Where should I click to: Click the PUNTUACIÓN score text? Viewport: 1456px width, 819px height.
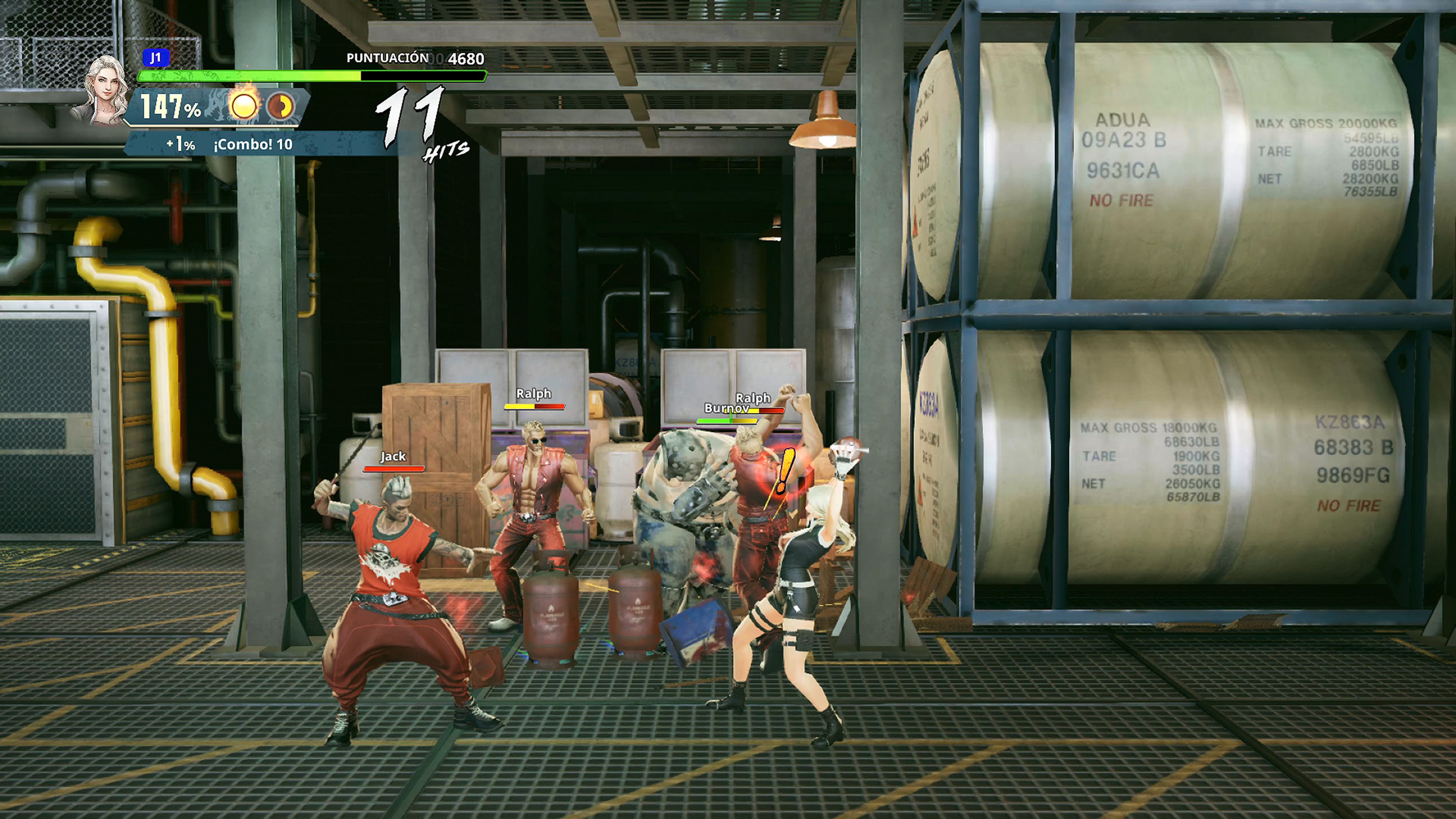(x=387, y=58)
